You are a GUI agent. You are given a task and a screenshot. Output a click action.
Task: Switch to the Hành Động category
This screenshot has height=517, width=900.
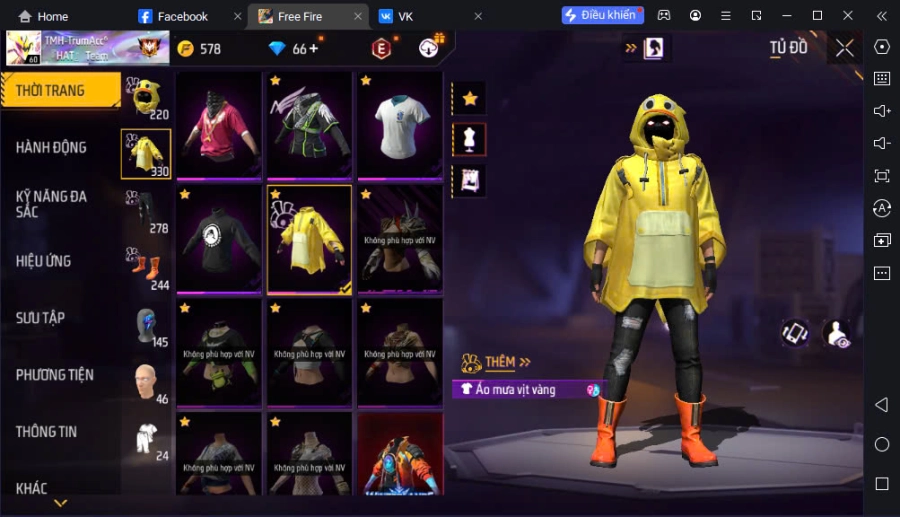52,147
